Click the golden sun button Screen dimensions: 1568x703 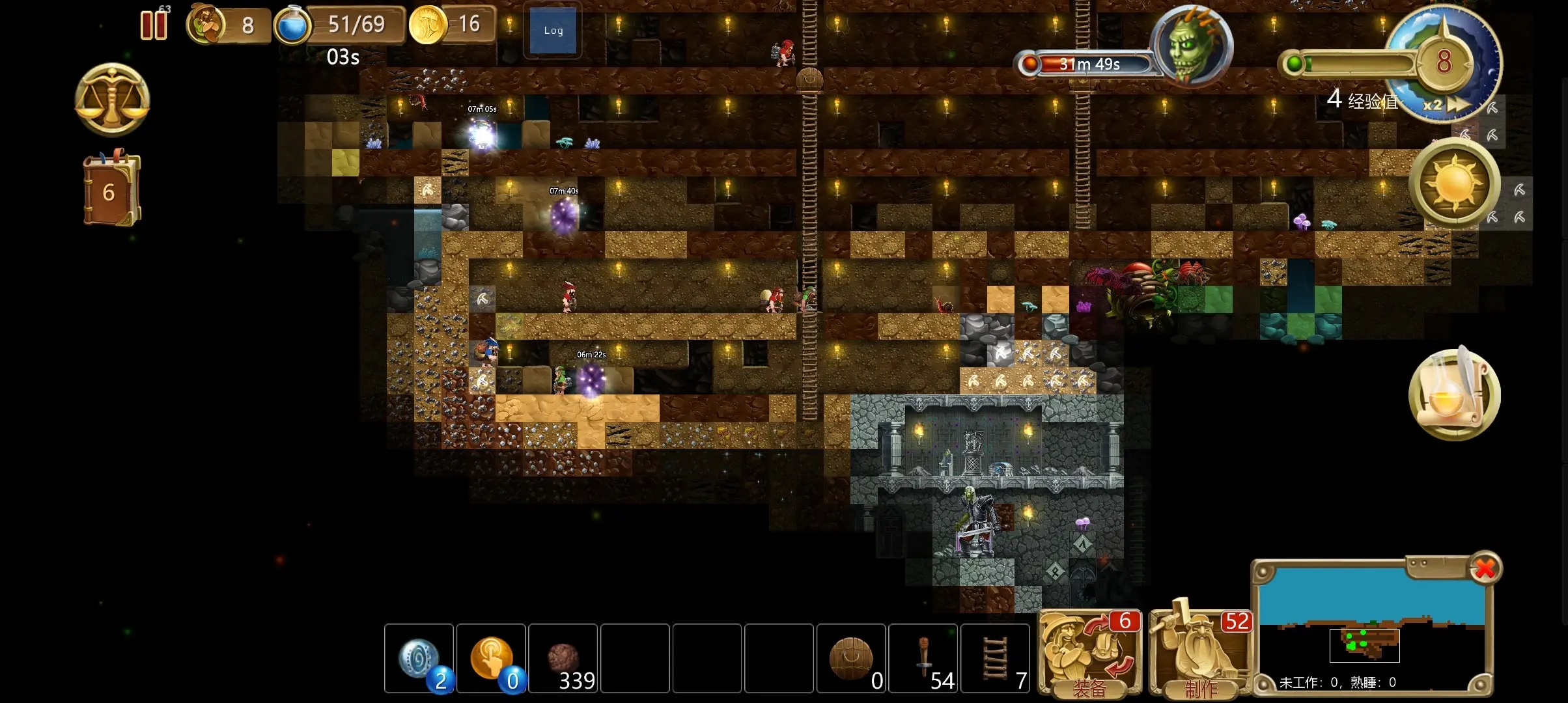1454,183
